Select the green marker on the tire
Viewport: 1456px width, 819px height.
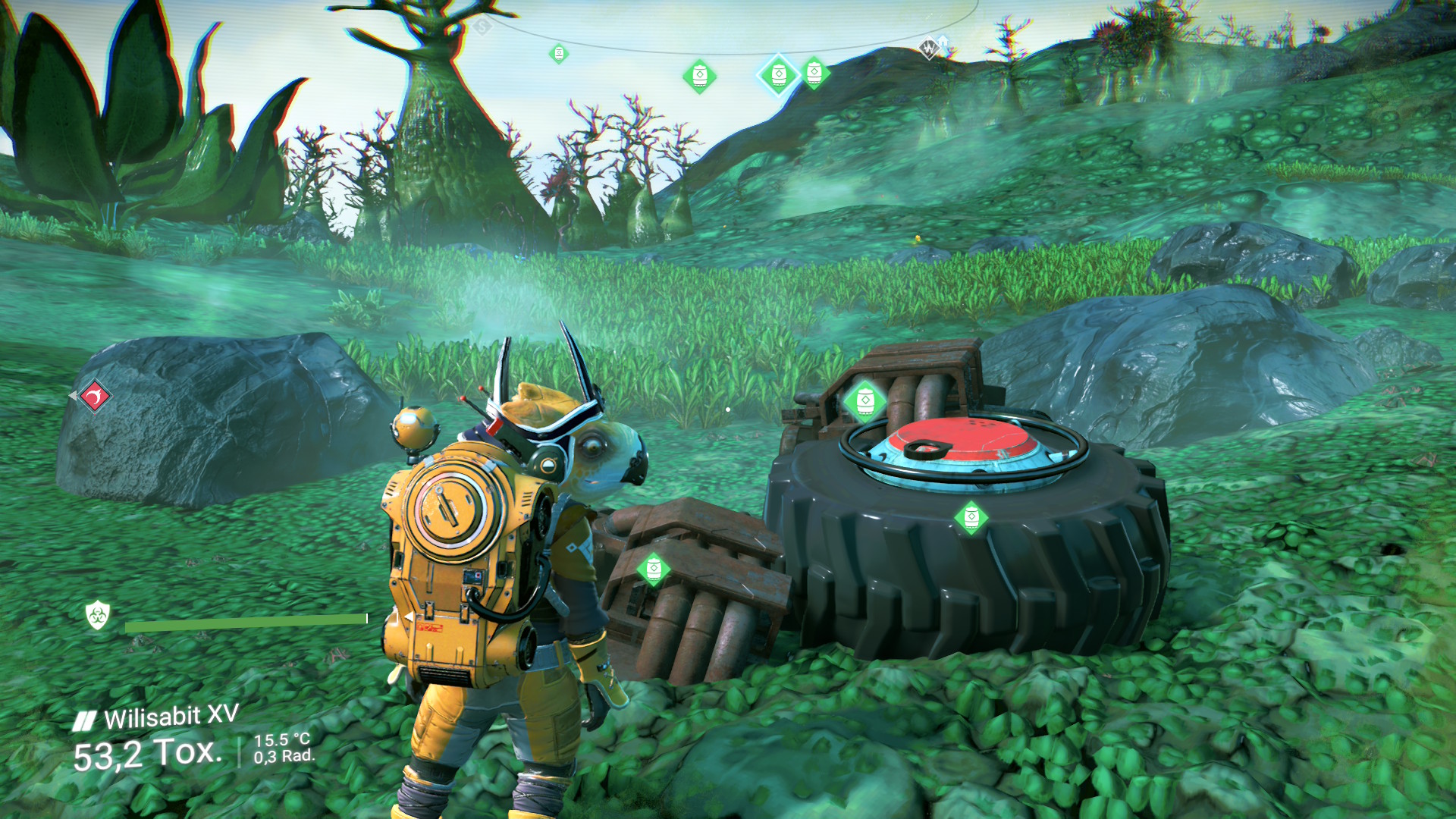click(x=971, y=518)
